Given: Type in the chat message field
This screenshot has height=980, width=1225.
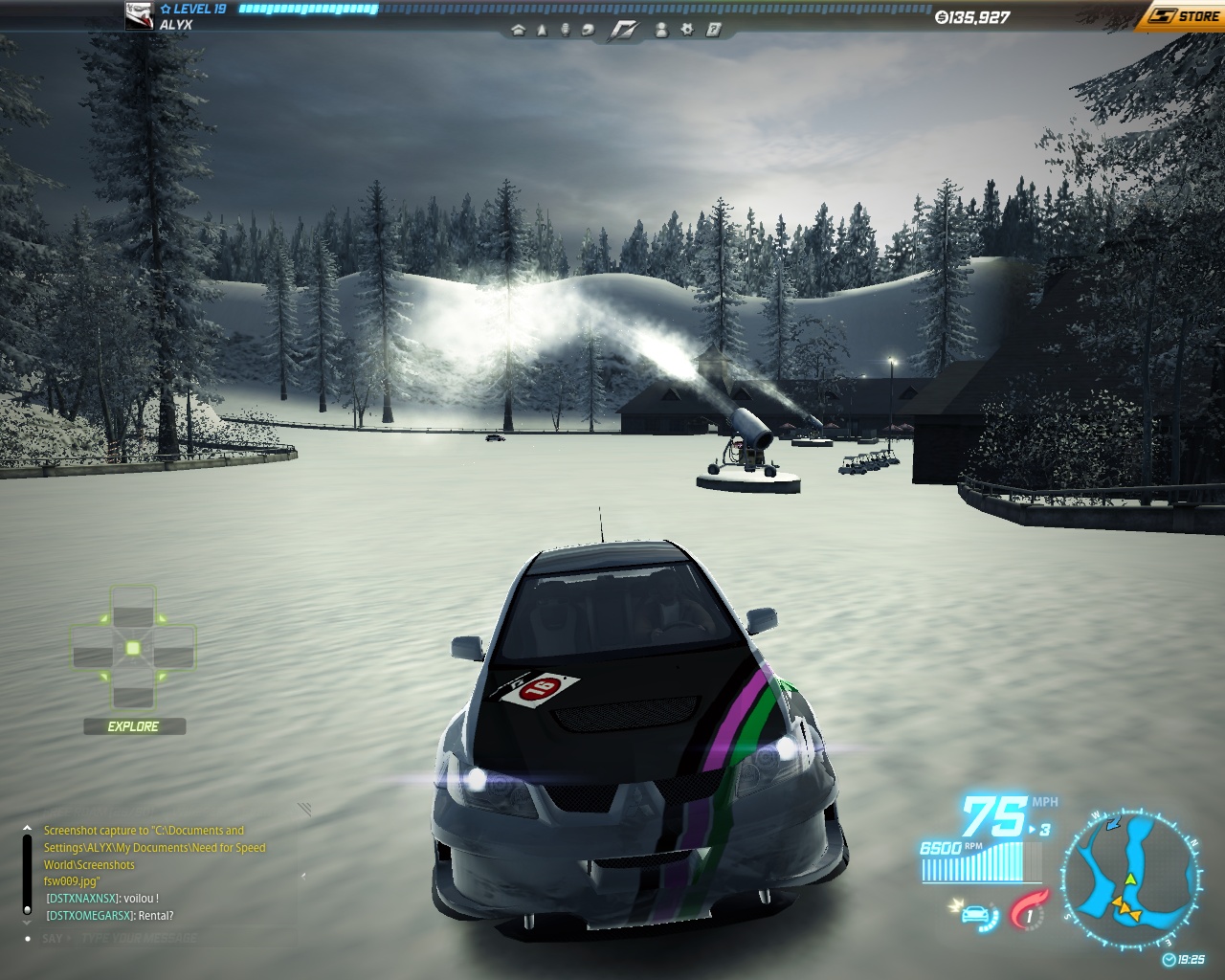Looking at the screenshot, I should click(140, 939).
